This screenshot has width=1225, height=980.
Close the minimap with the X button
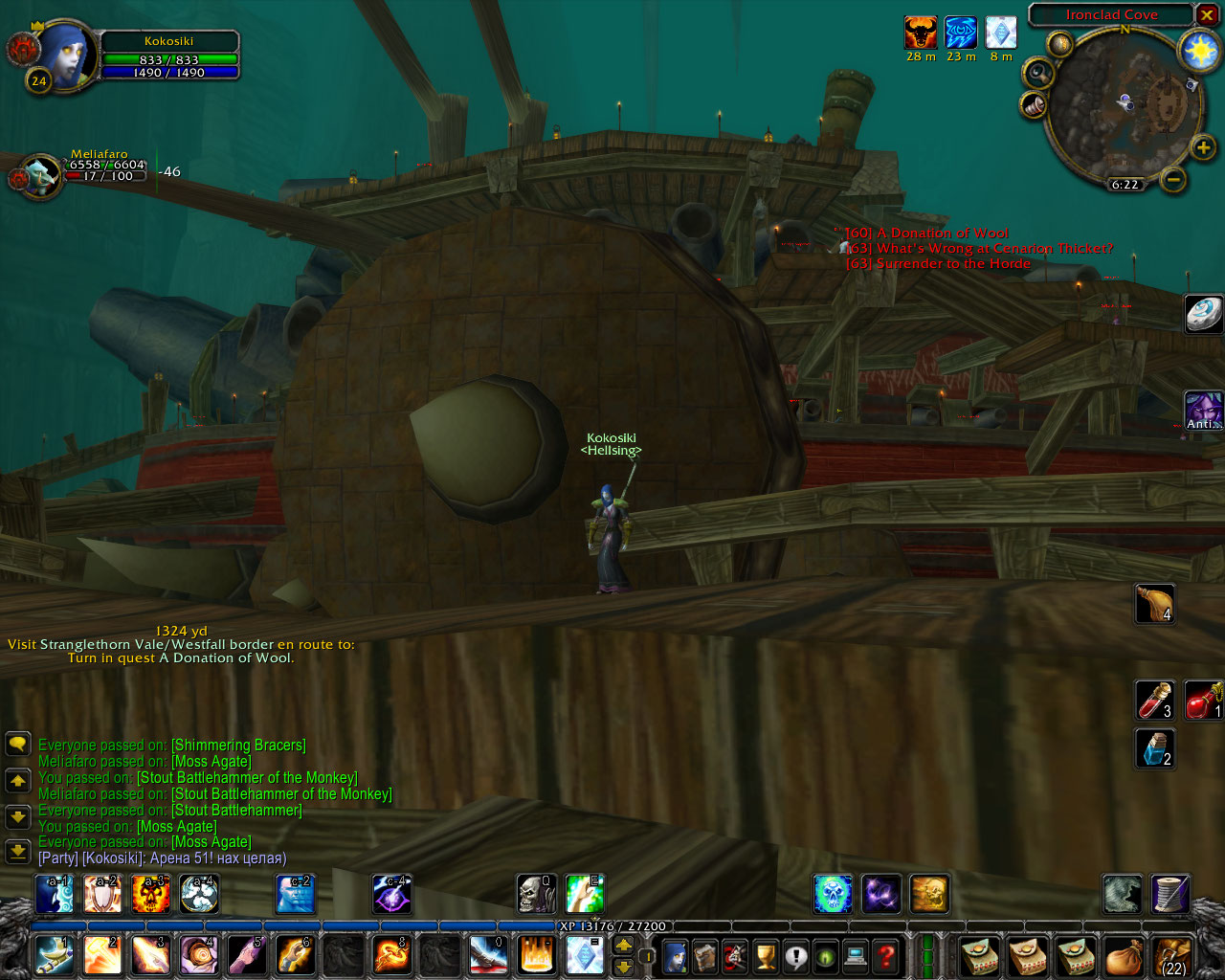(1208, 15)
